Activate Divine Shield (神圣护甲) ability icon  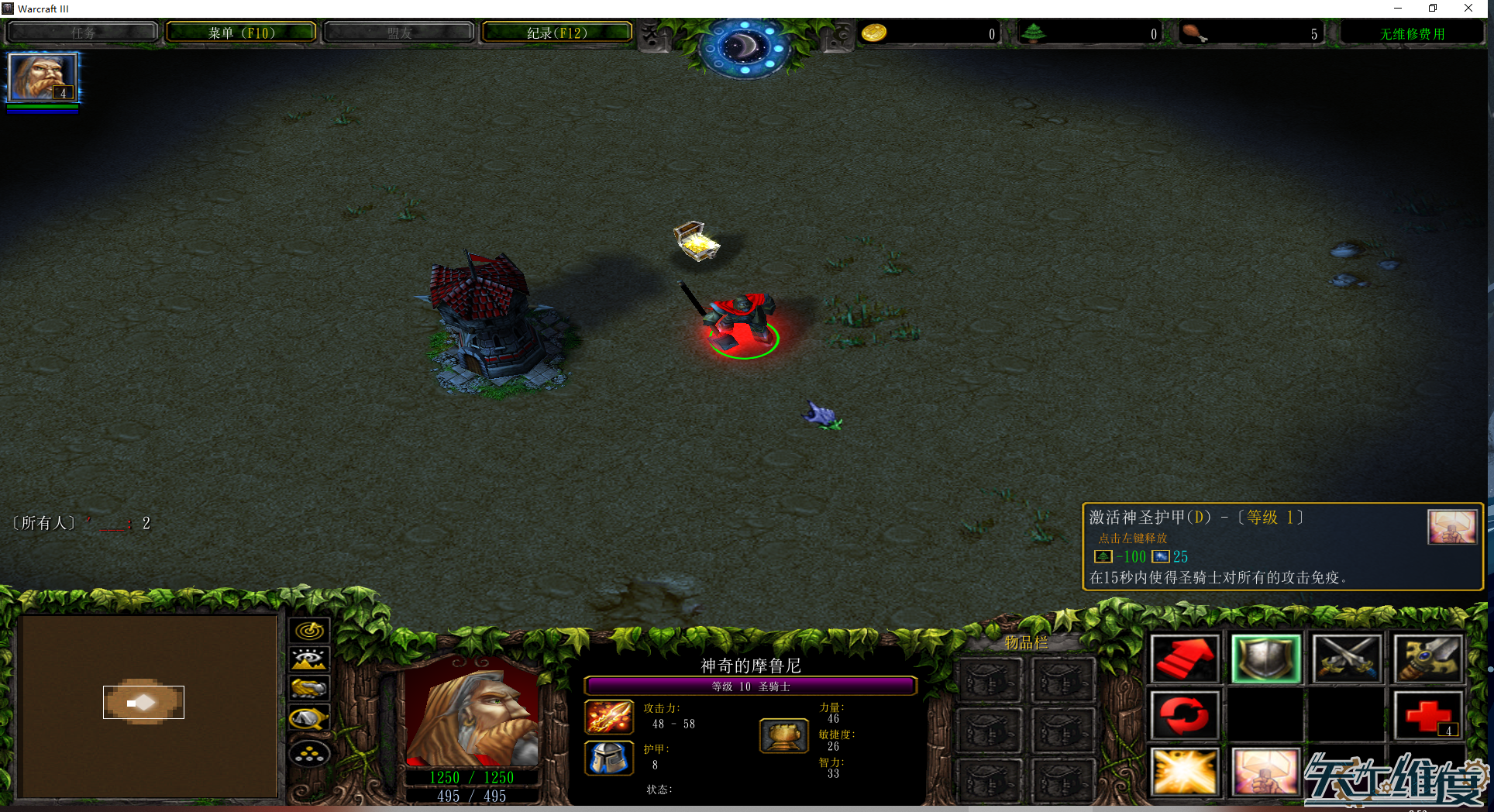[1265, 772]
